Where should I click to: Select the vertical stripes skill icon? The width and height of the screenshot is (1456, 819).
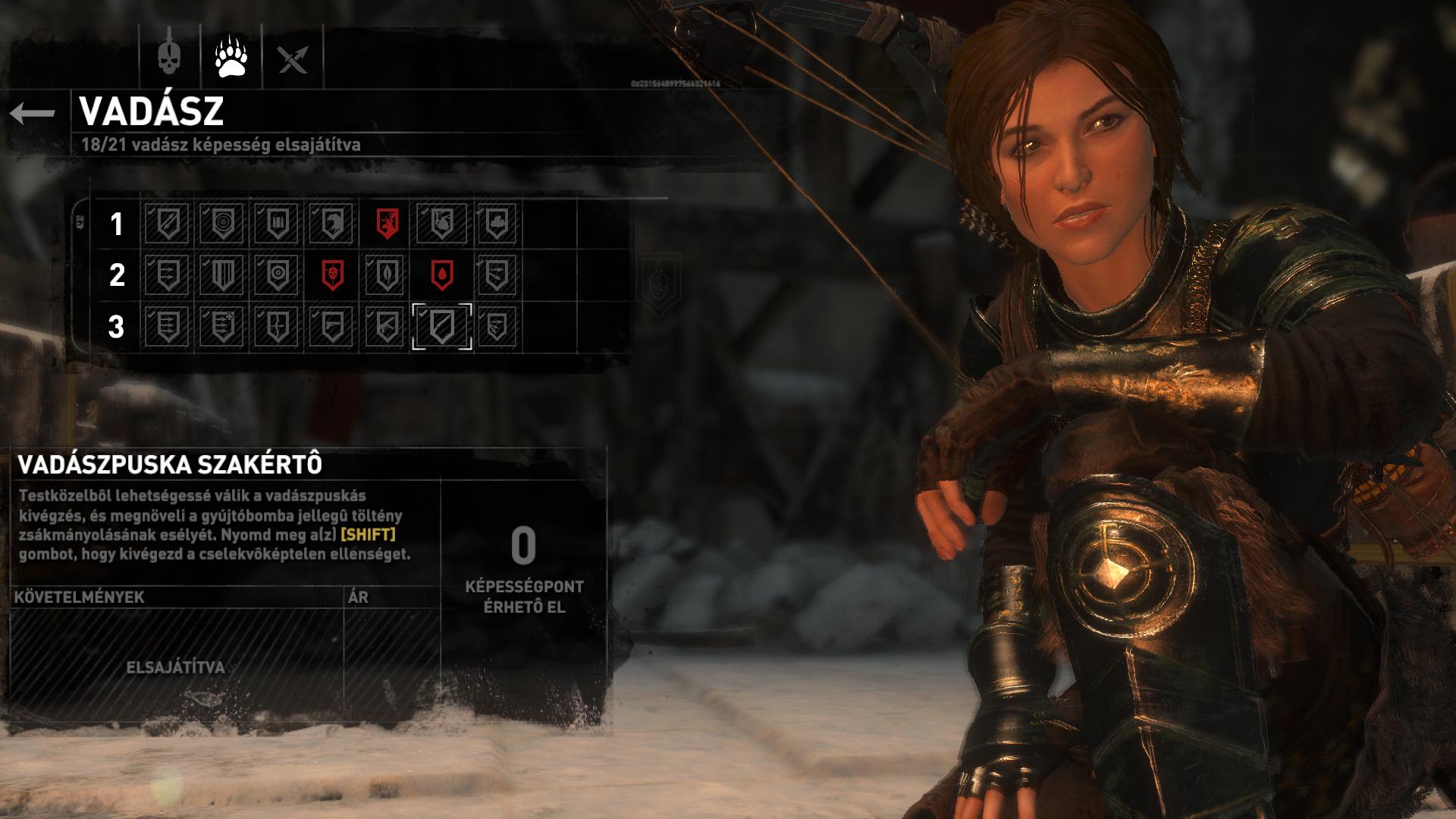222,275
